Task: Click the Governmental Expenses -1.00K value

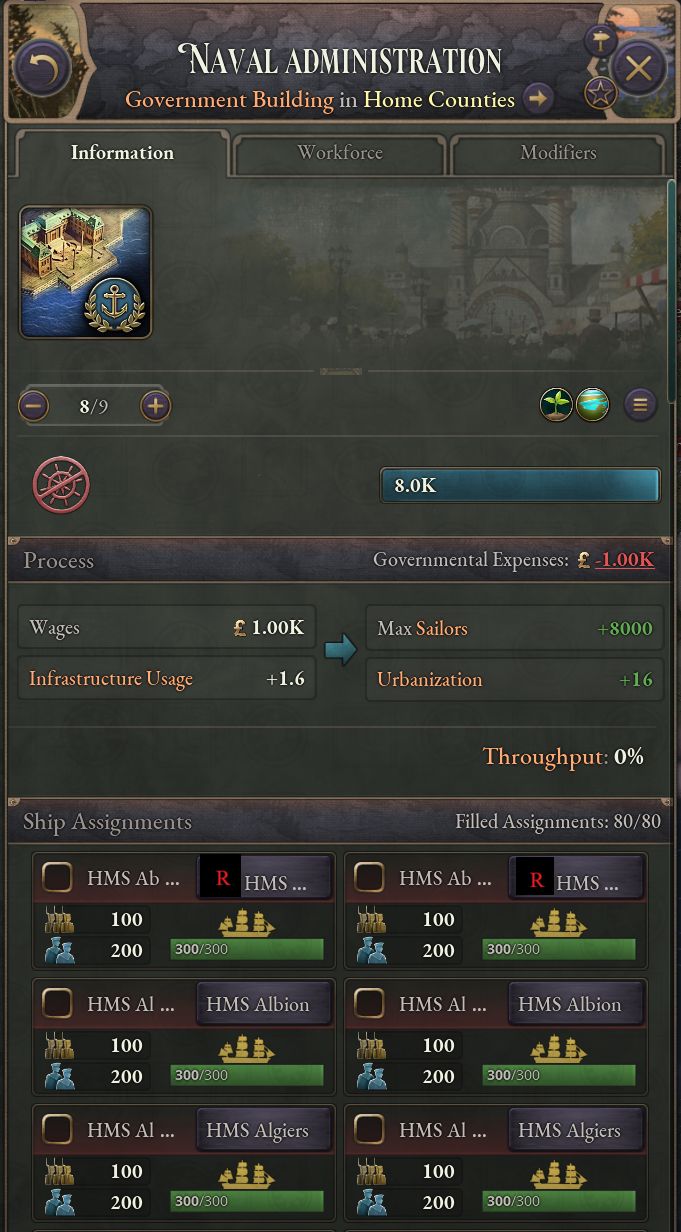Action: tap(624, 560)
